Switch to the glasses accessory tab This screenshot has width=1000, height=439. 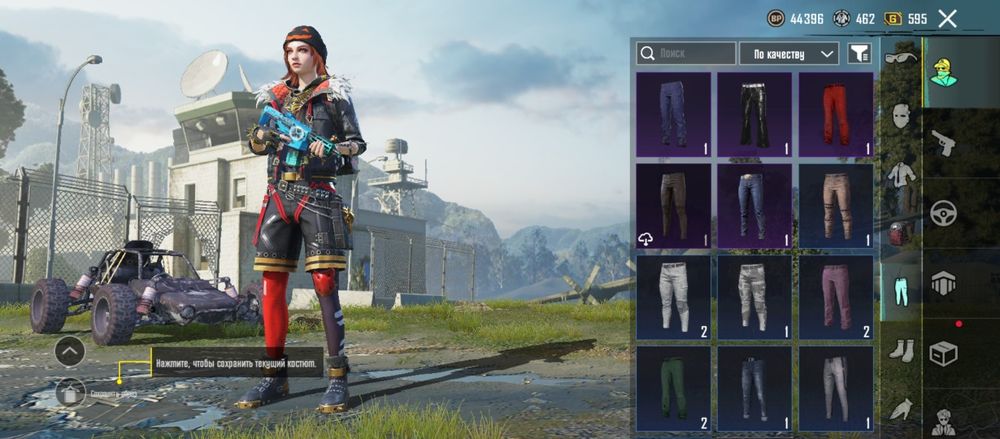tap(901, 58)
